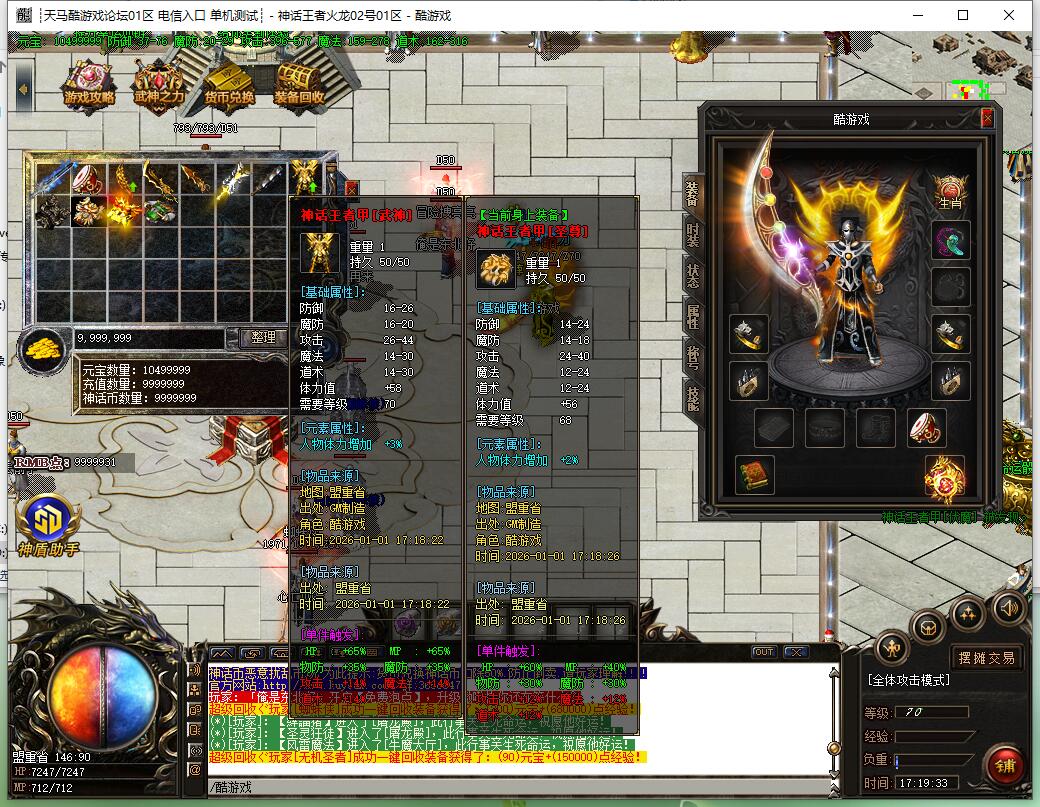This screenshot has width=1040, height=807.
Task: Open the 游戏攻略 game guide
Action: click(x=89, y=82)
